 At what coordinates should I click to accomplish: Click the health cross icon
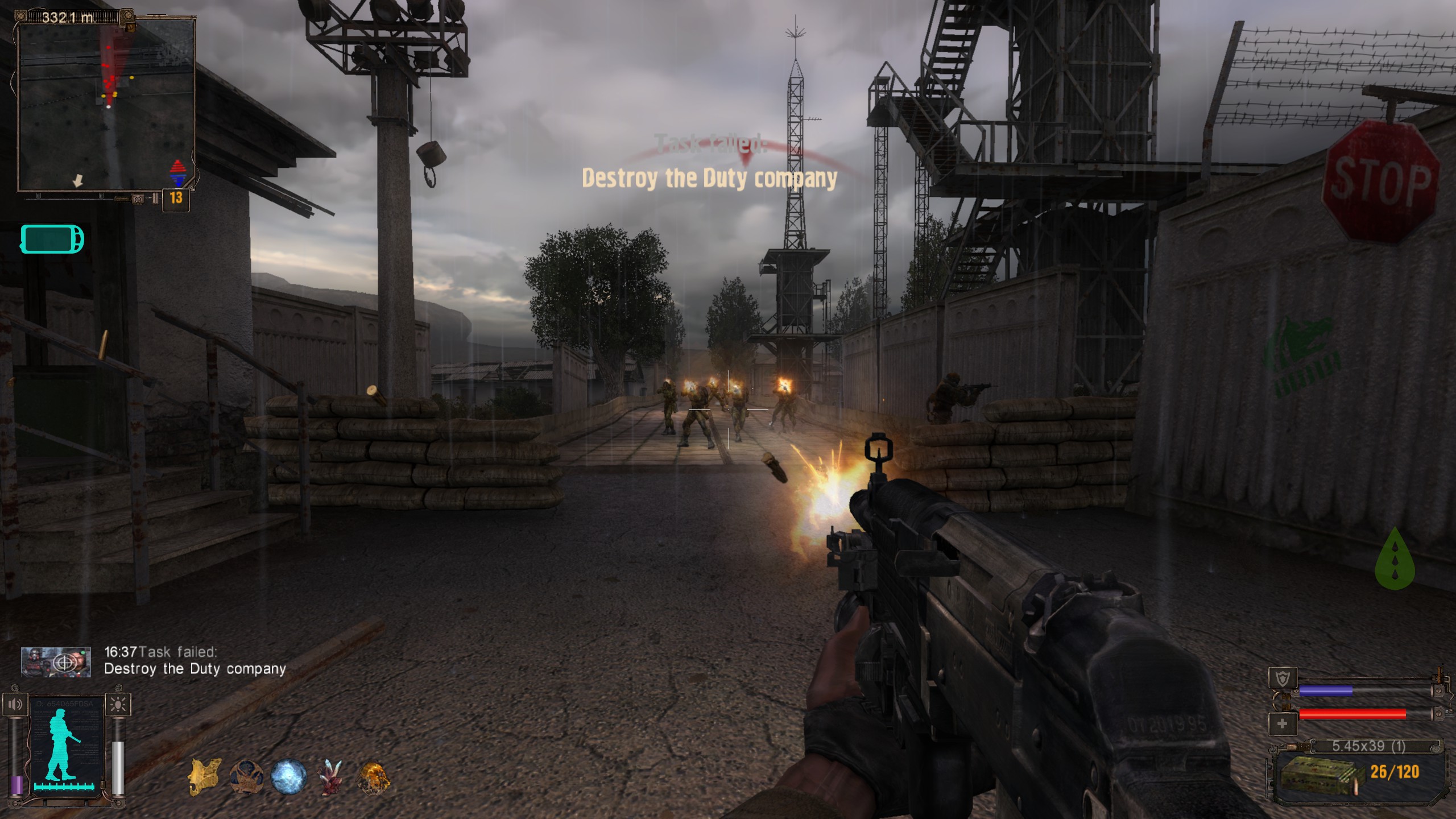click(x=1283, y=724)
